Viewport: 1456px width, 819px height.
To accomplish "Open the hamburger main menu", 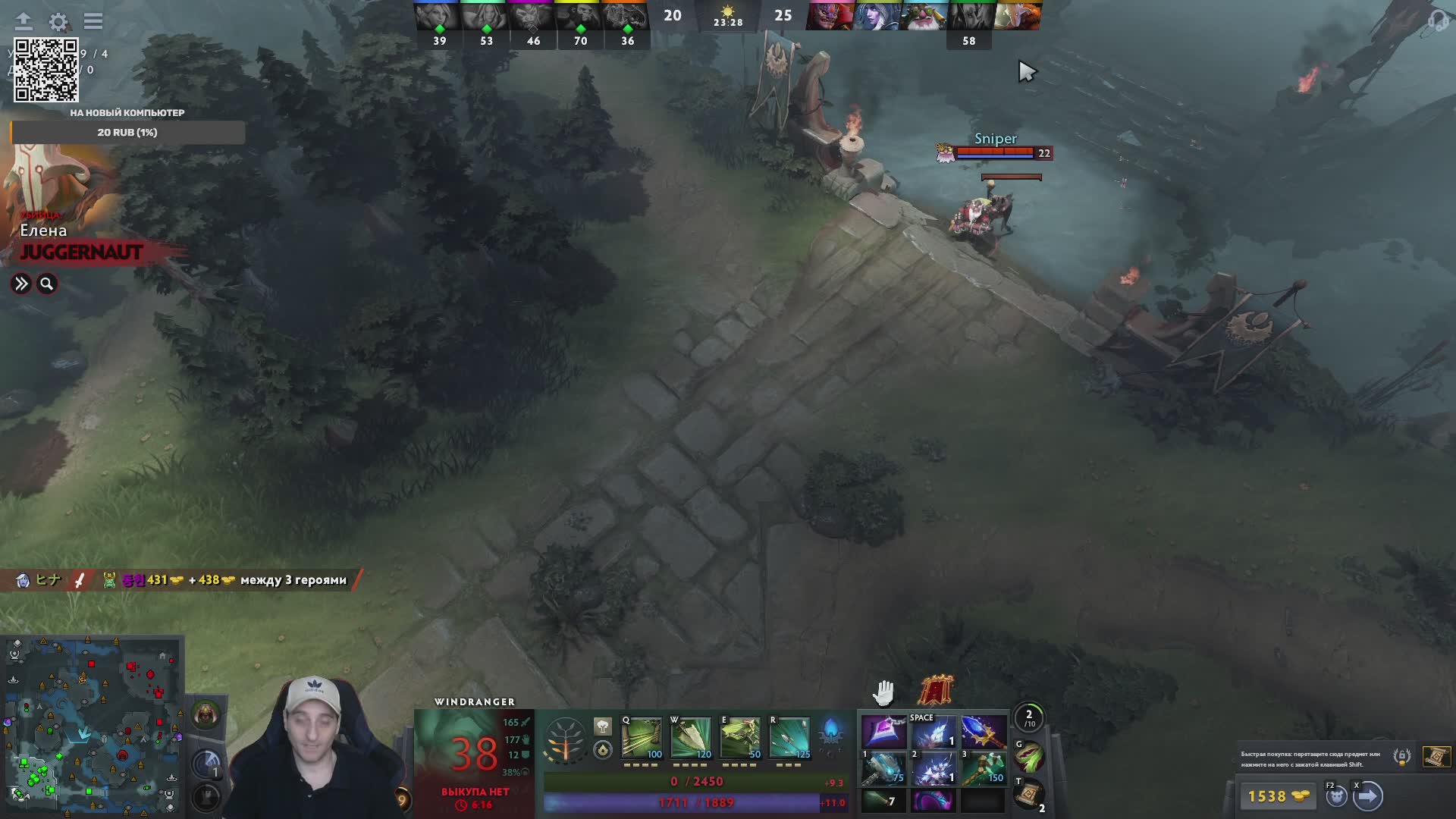I will (93, 21).
